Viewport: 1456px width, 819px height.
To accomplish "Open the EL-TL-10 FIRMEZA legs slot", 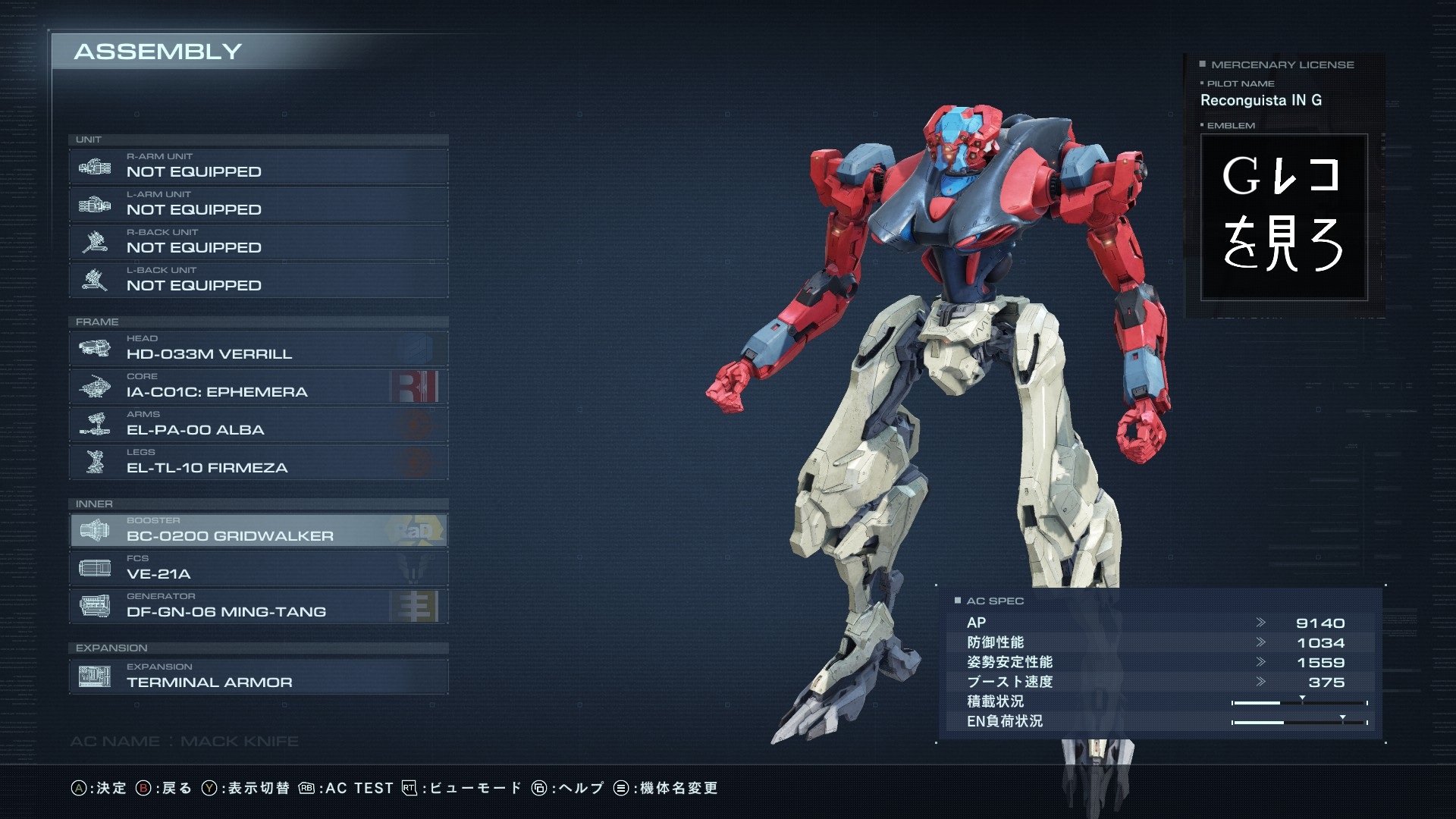I will point(258,462).
